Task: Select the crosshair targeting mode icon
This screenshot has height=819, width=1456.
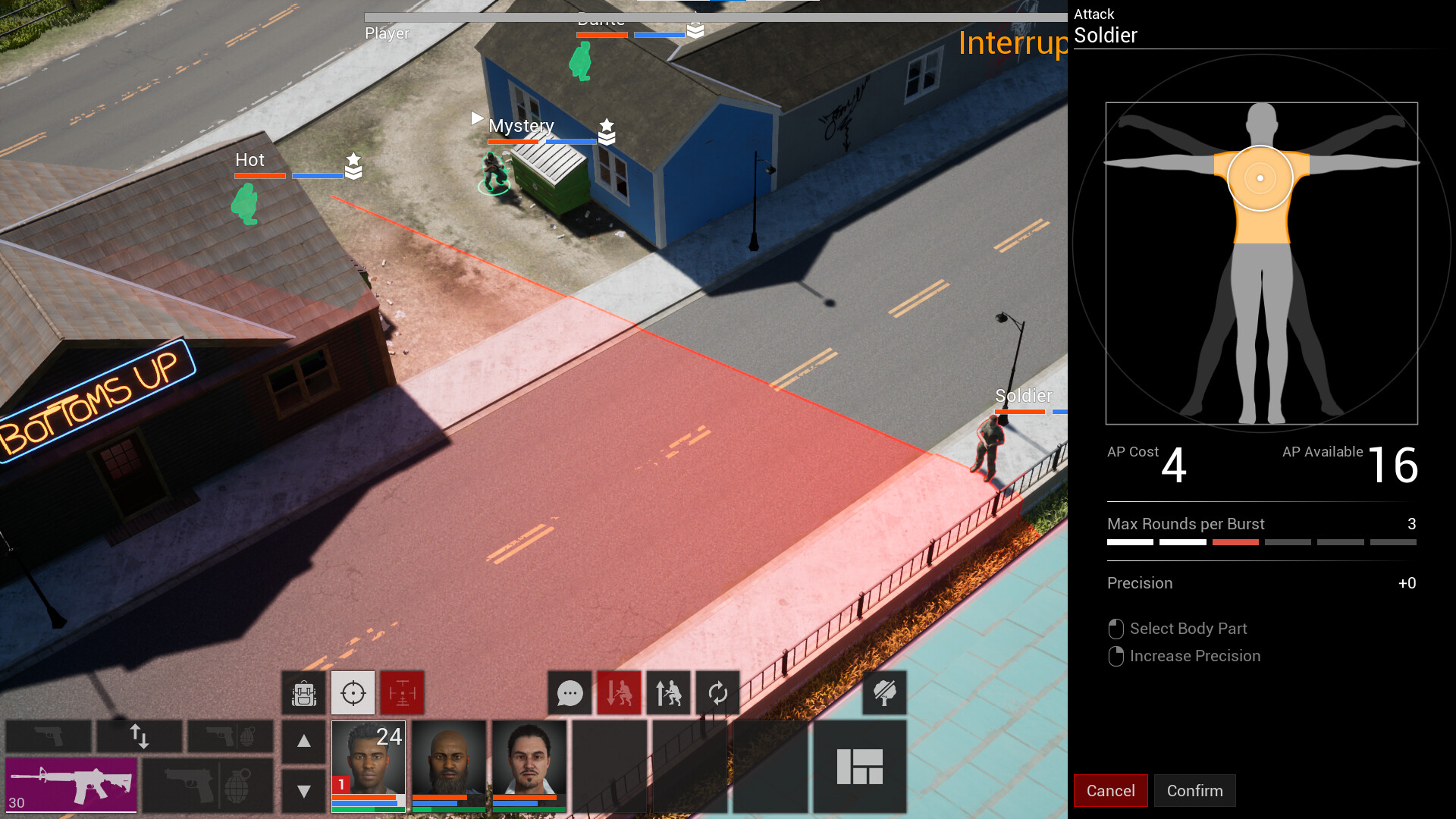Action: click(x=353, y=692)
